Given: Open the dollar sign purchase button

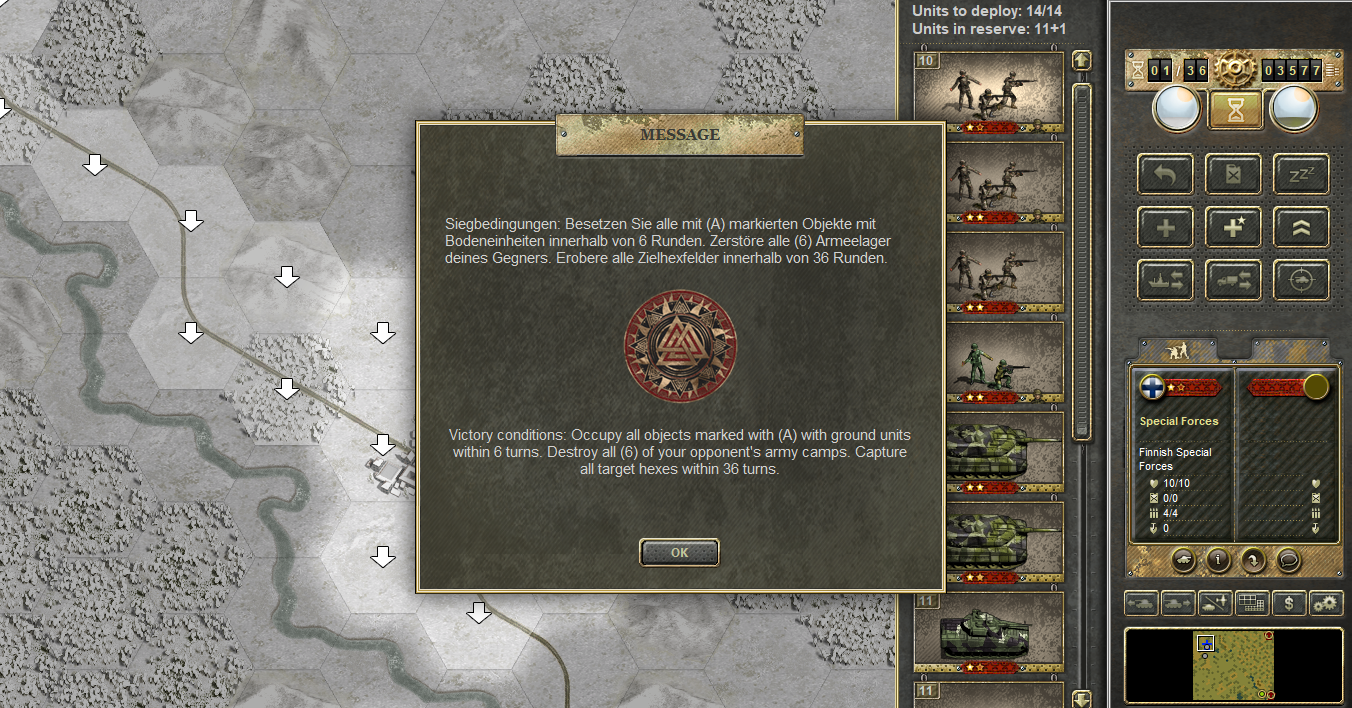Looking at the screenshot, I should click(1290, 603).
